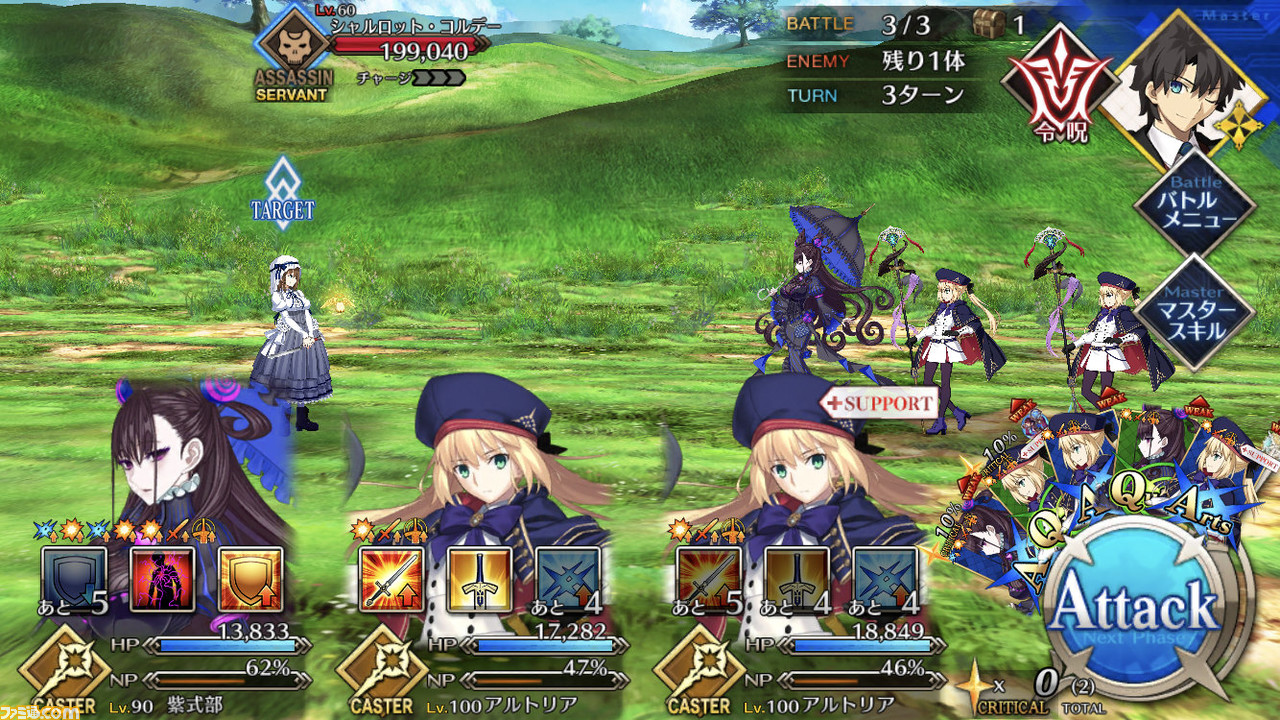1280x720 pixels.
Task: Use the ready golden sword skill of Artoria
Action: 480,579
